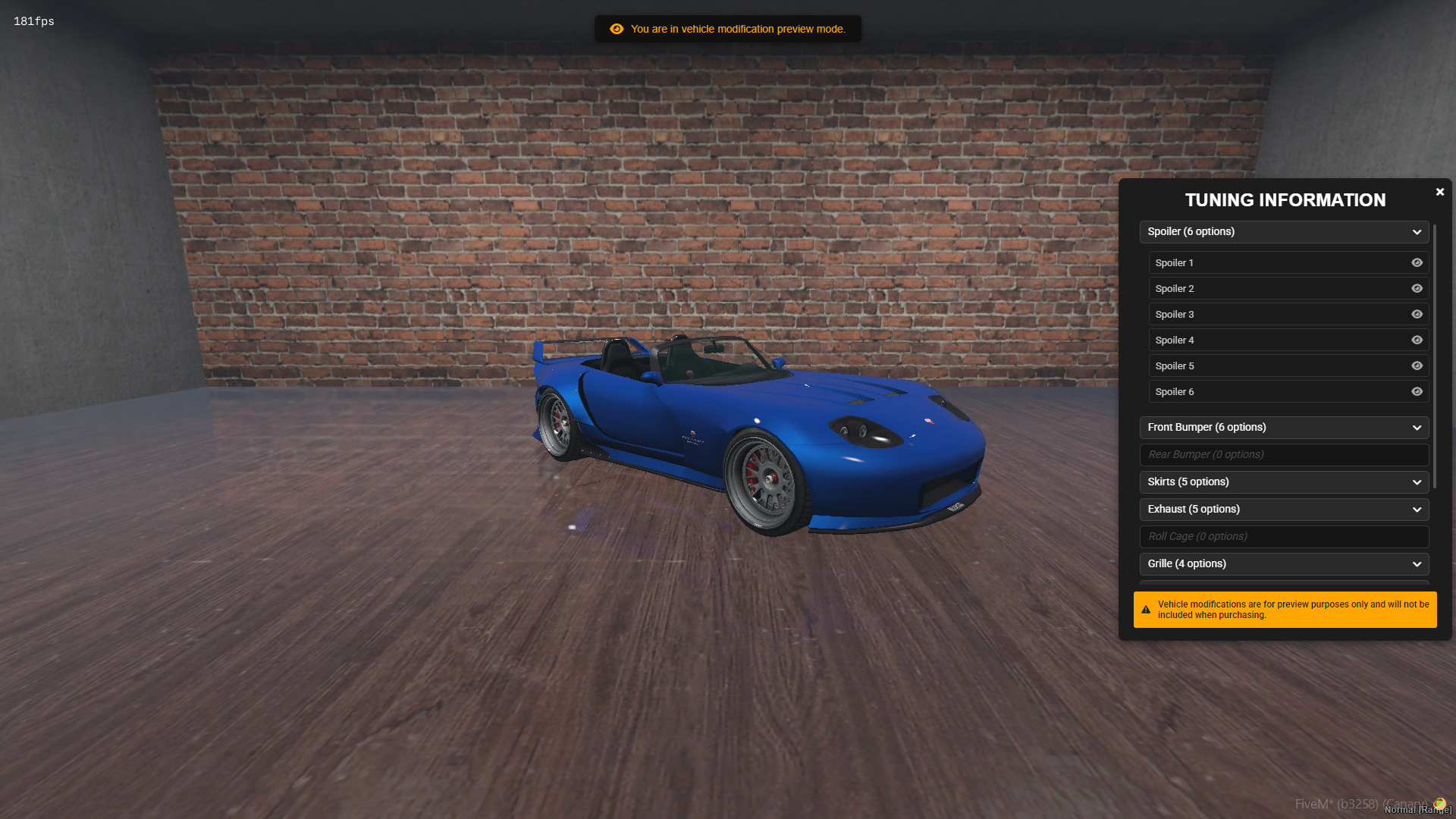Expand the Grille options section
Image resolution: width=1456 pixels, height=819 pixels.
pyautogui.click(x=1284, y=564)
